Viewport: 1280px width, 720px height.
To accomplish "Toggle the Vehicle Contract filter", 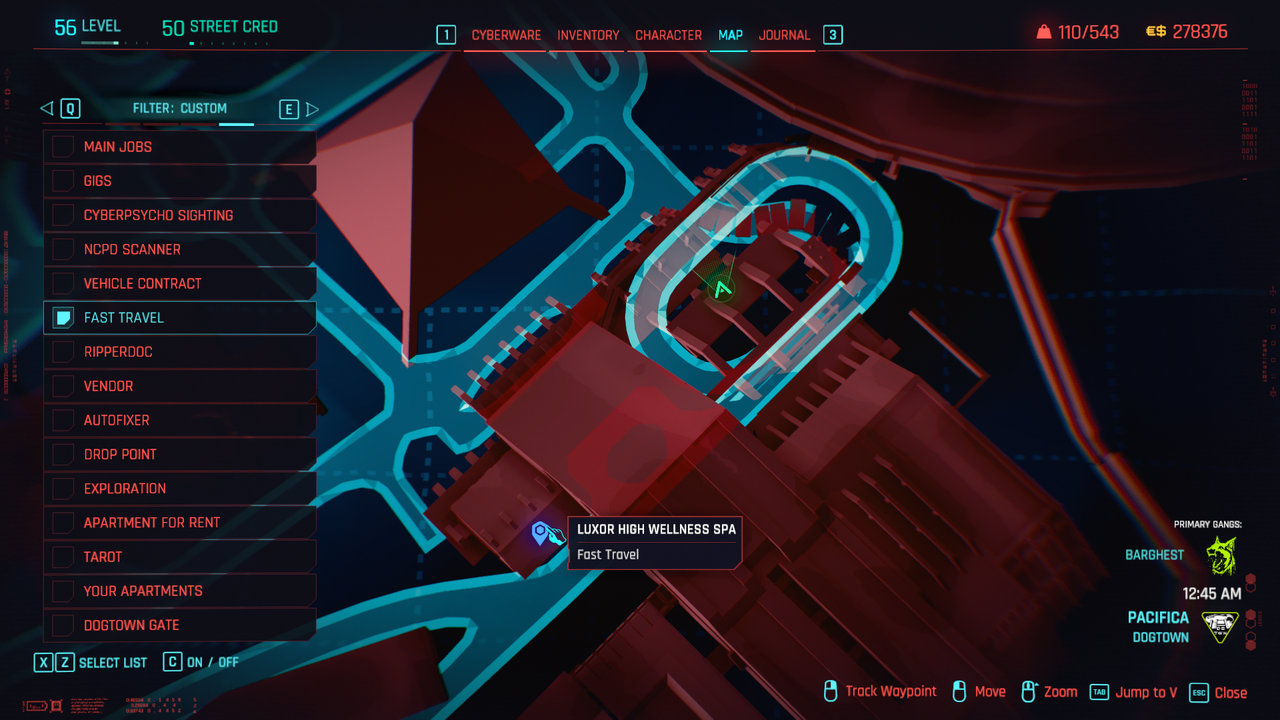I will coord(63,283).
